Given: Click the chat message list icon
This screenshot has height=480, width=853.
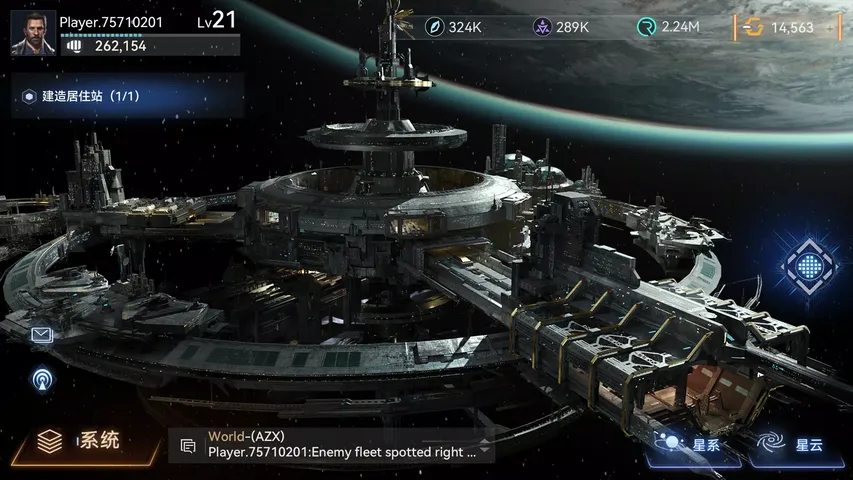Looking at the screenshot, I should tap(187, 446).
